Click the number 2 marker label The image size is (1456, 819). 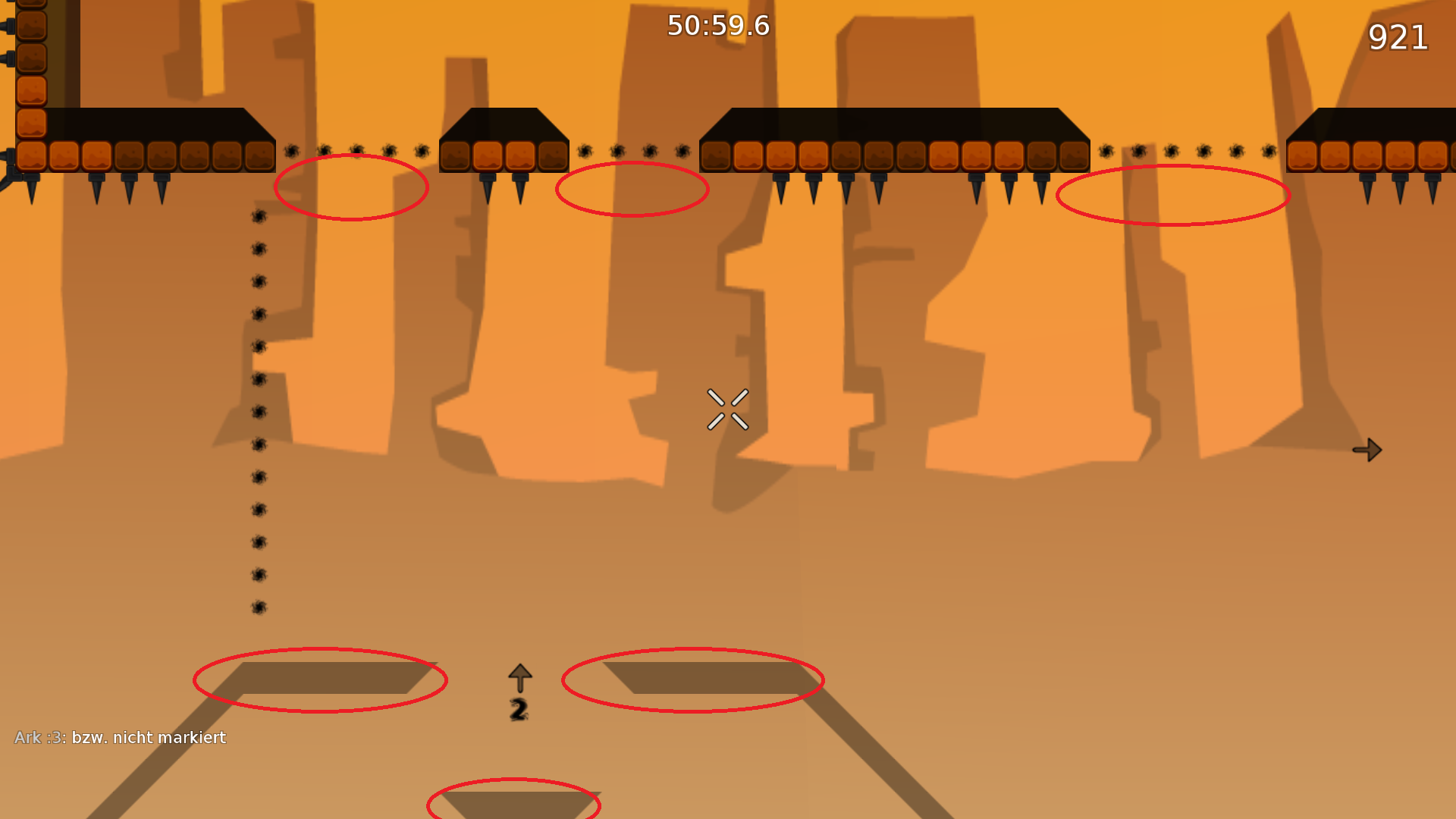(519, 709)
